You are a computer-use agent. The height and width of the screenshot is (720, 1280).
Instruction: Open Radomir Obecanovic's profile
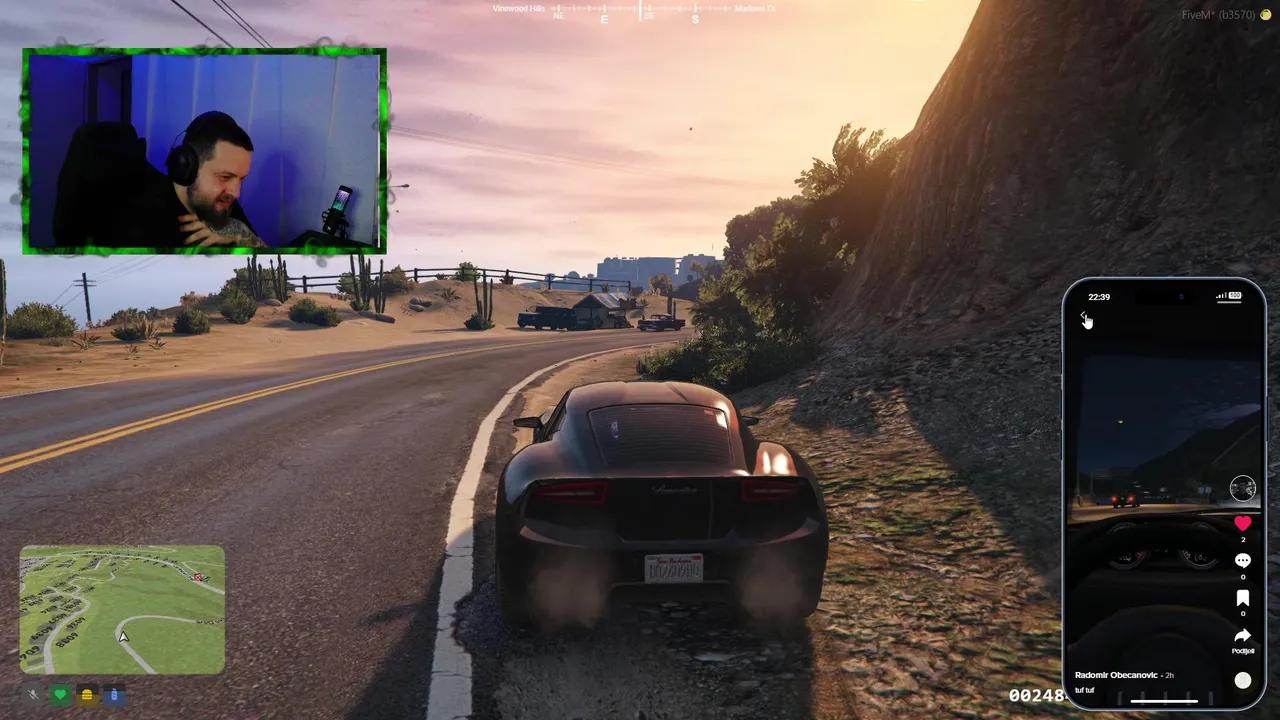[1118, 675]
